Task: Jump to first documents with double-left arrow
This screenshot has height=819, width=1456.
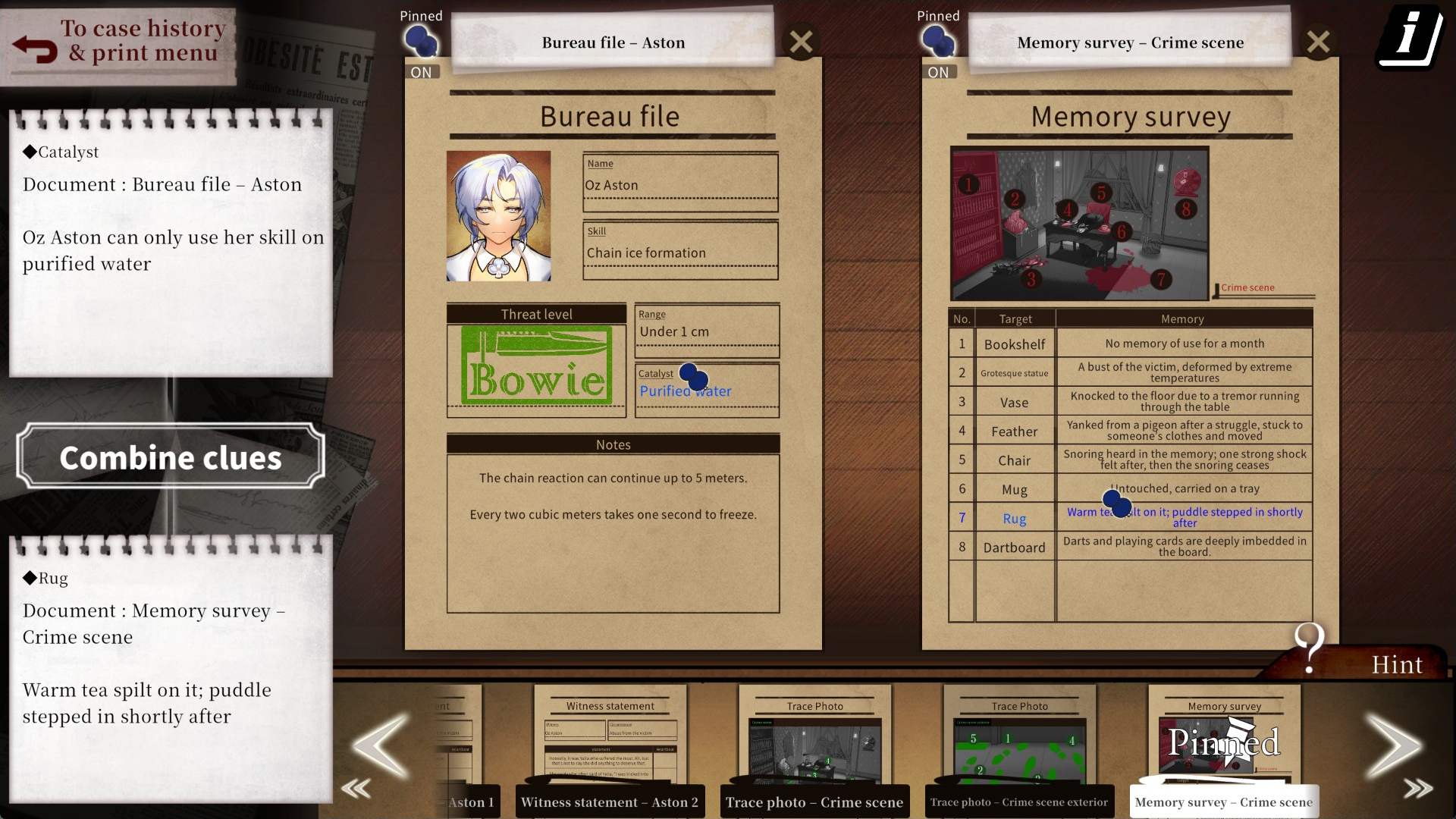Action: pos(356,789)
